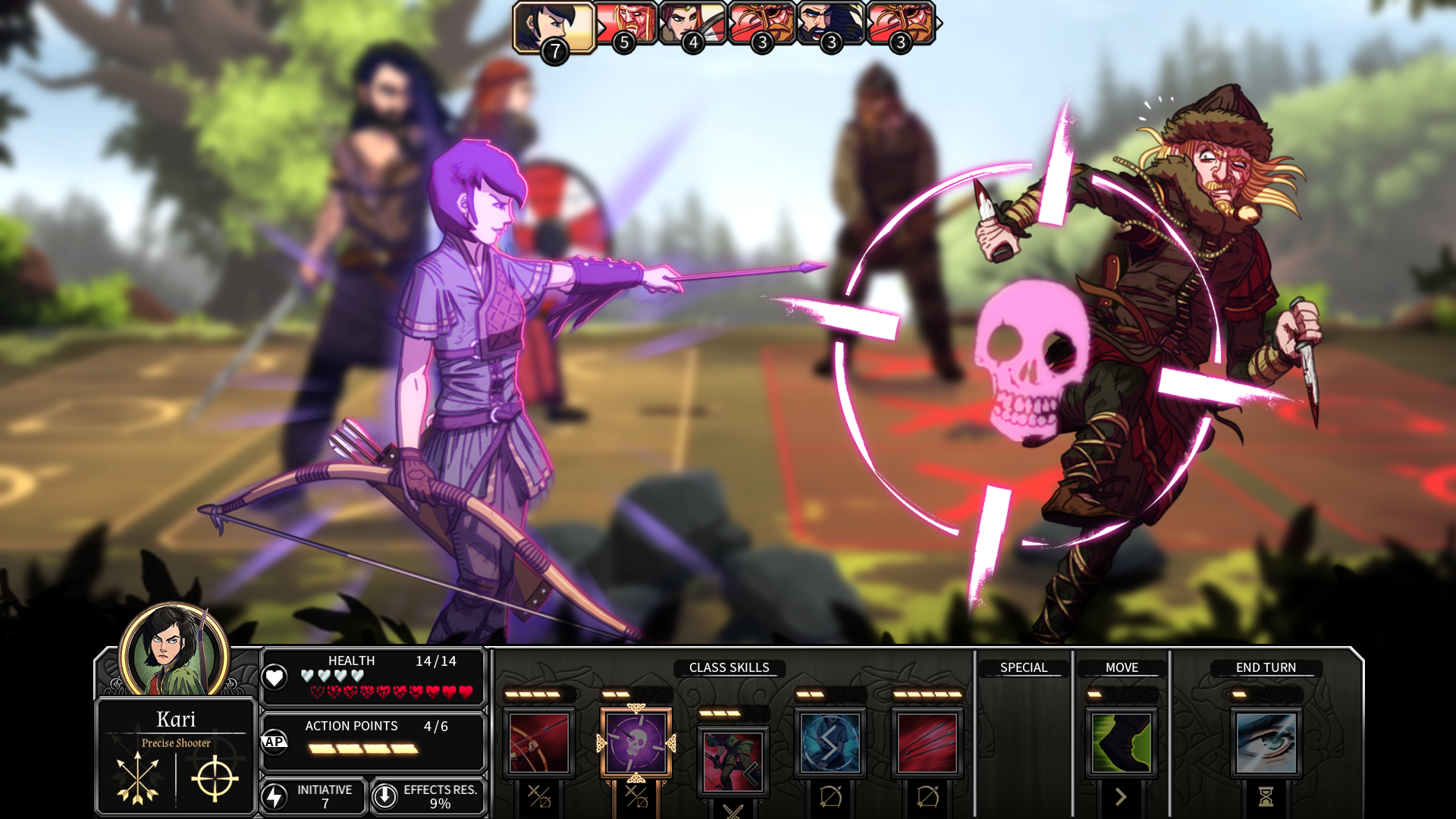Choose the purple skull crosshair skill
The height and width of the screenshot is (819, 1456).
(x=636, y=743)
